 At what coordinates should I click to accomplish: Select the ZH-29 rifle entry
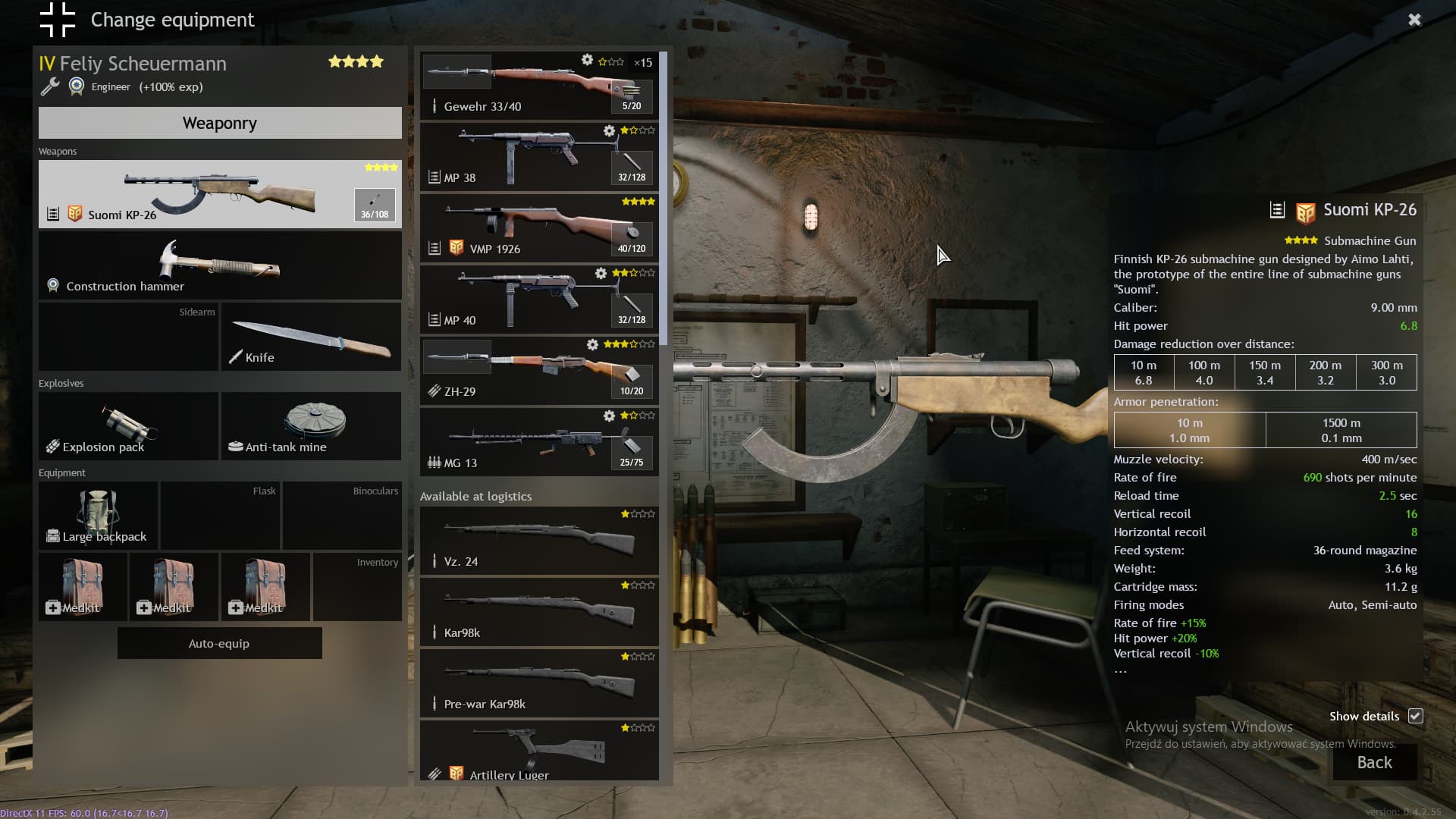tap(539, 371)
